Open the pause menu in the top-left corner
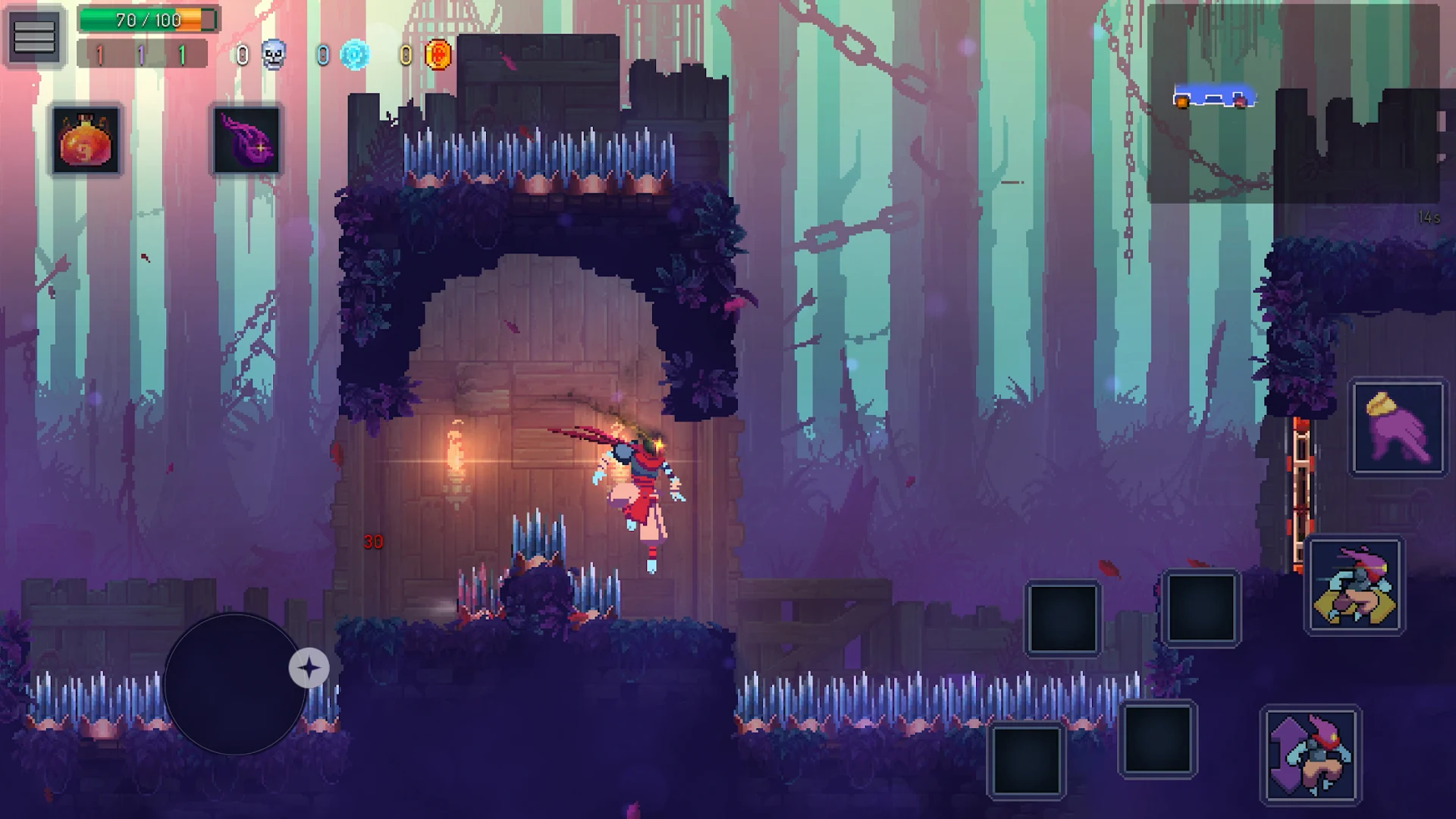Viewport: 1456px width, 819px height. [x=34, y=34]
